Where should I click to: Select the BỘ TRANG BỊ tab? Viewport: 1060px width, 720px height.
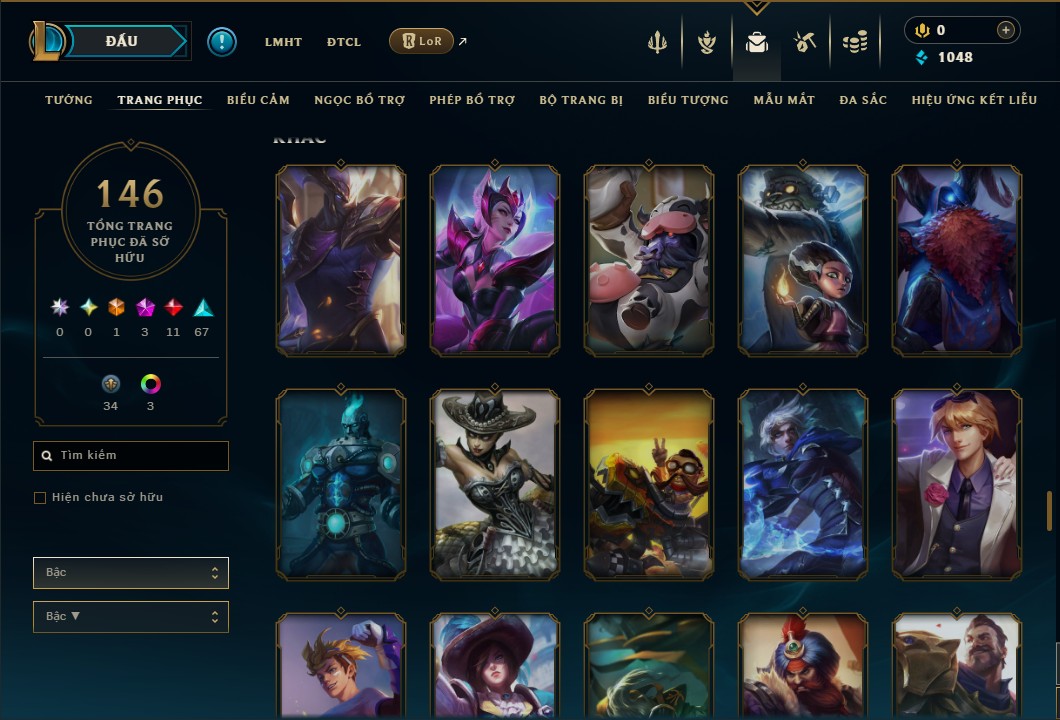[x=581, y=100]
